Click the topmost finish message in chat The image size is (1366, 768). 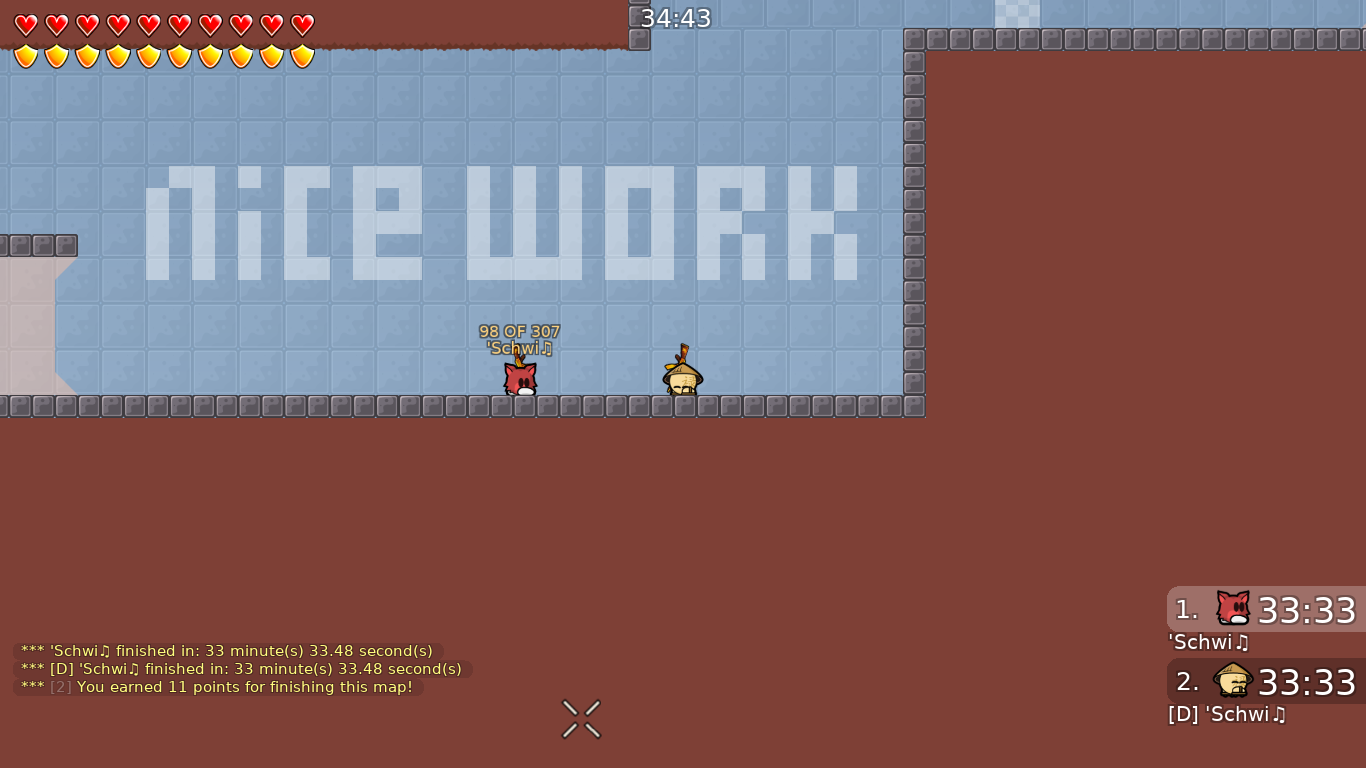tap(226, 650)
